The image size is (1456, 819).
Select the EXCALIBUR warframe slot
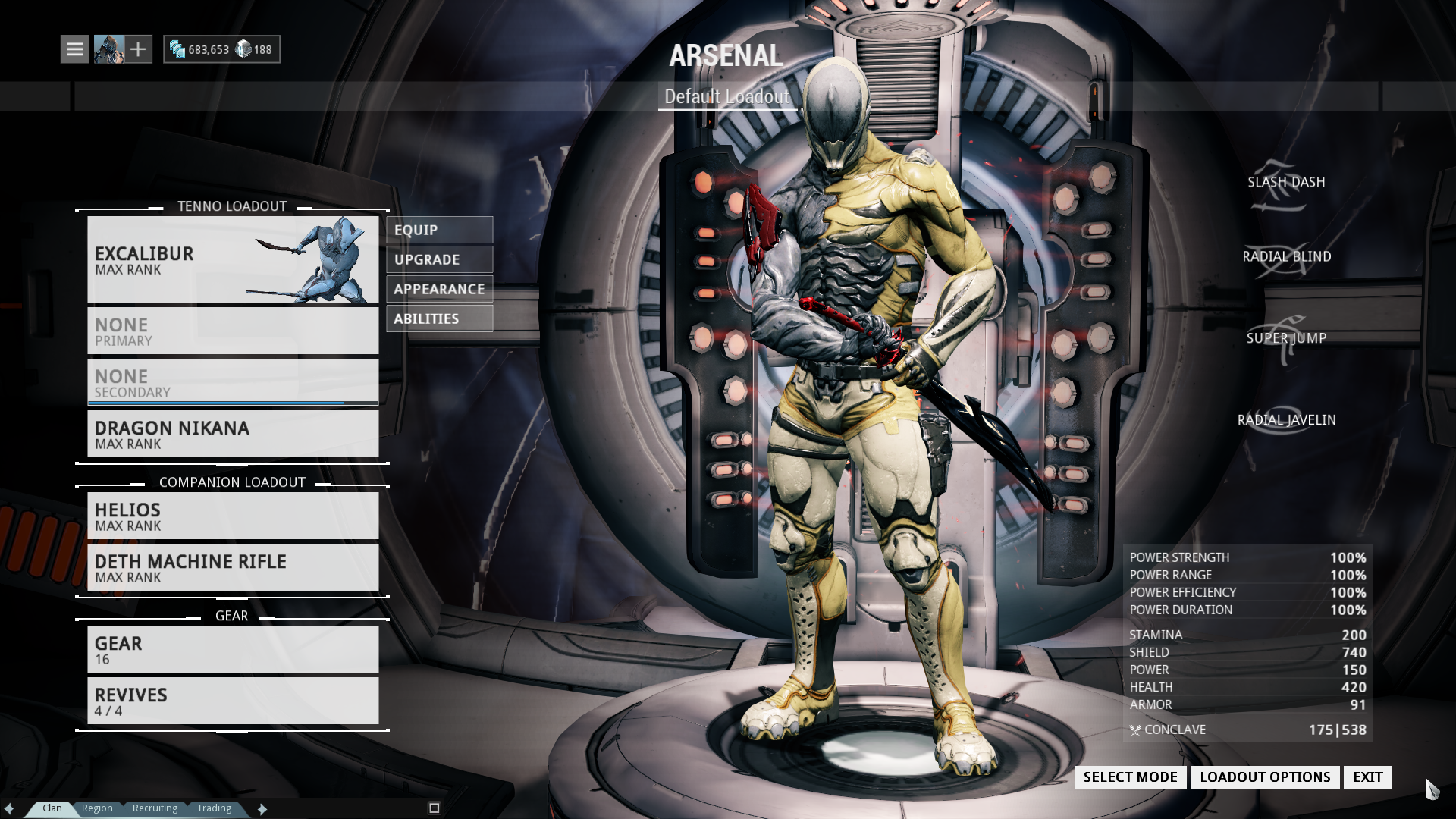coord(232,259)
